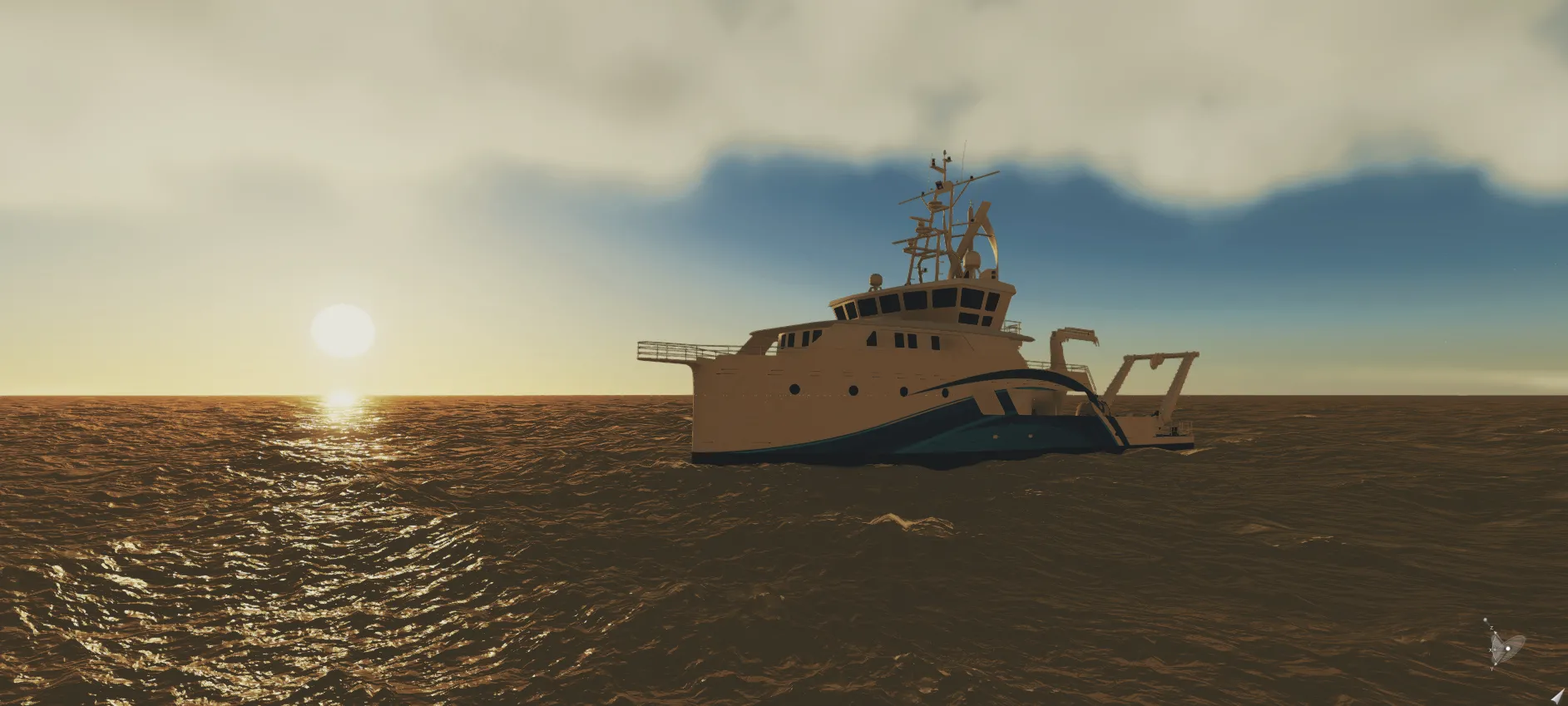Click the XYZ axis orientation gizmo

1505,645
